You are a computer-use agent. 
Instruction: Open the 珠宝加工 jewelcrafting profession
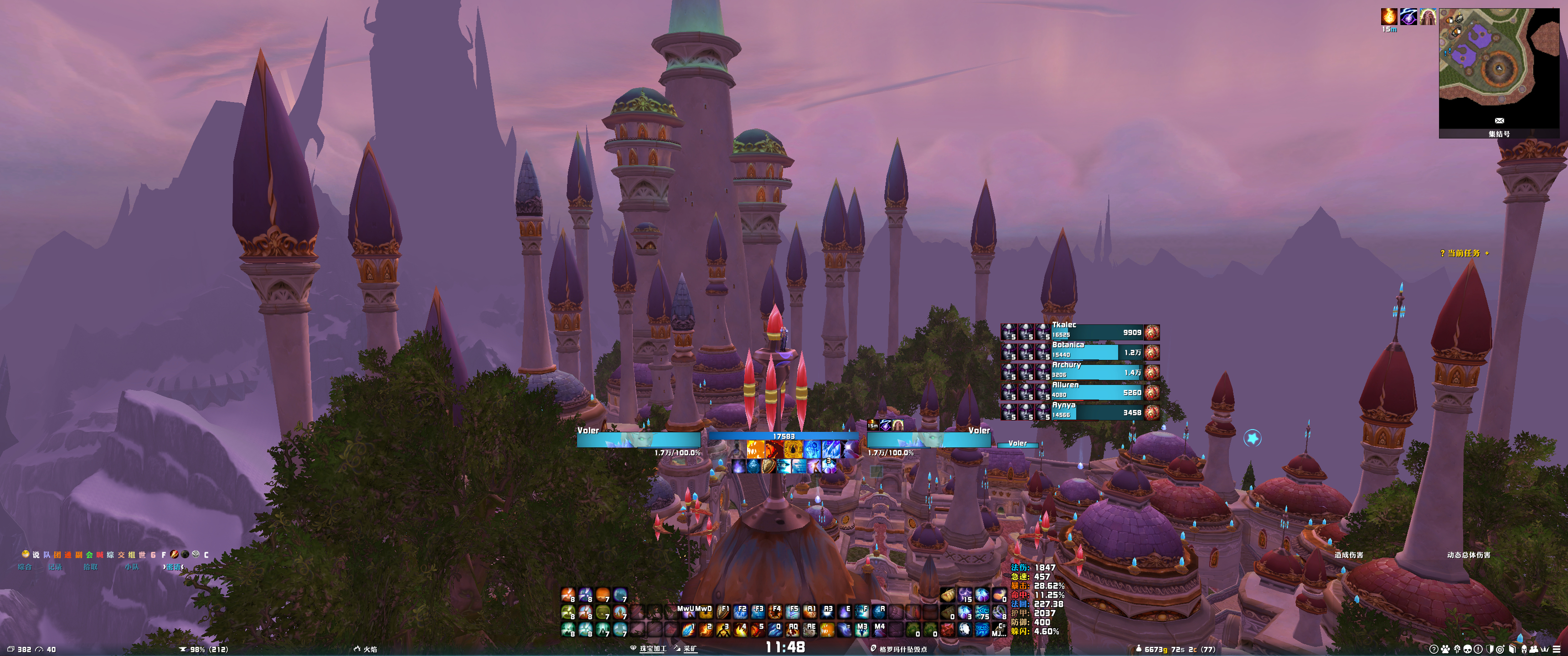(652, 649)
